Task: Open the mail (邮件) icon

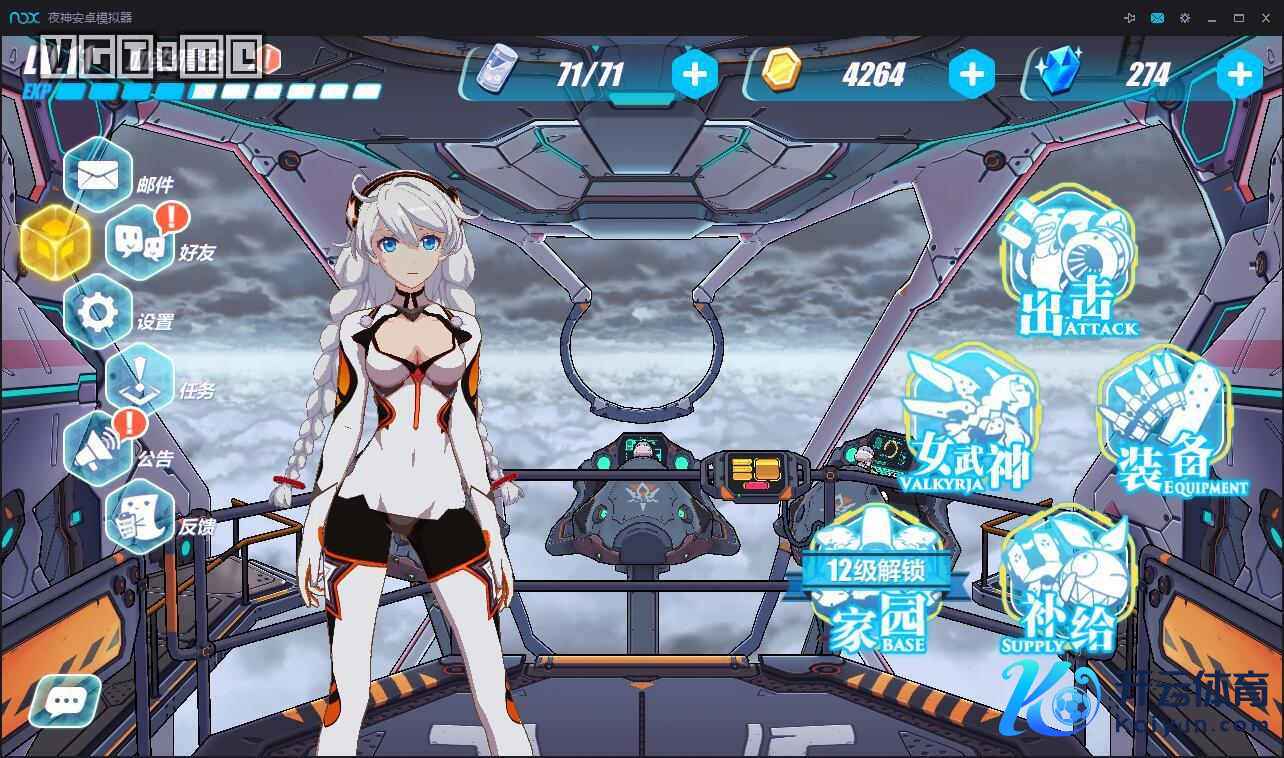Action: tap(98, 177)
